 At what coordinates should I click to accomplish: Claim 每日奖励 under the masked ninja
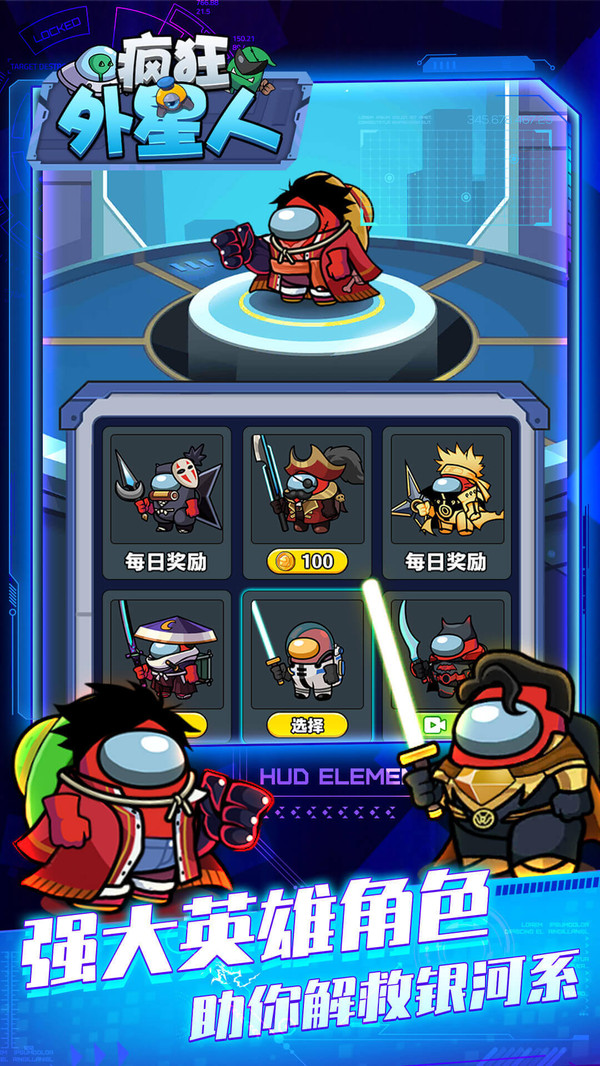pyautogui.click(x=167, y=561)
